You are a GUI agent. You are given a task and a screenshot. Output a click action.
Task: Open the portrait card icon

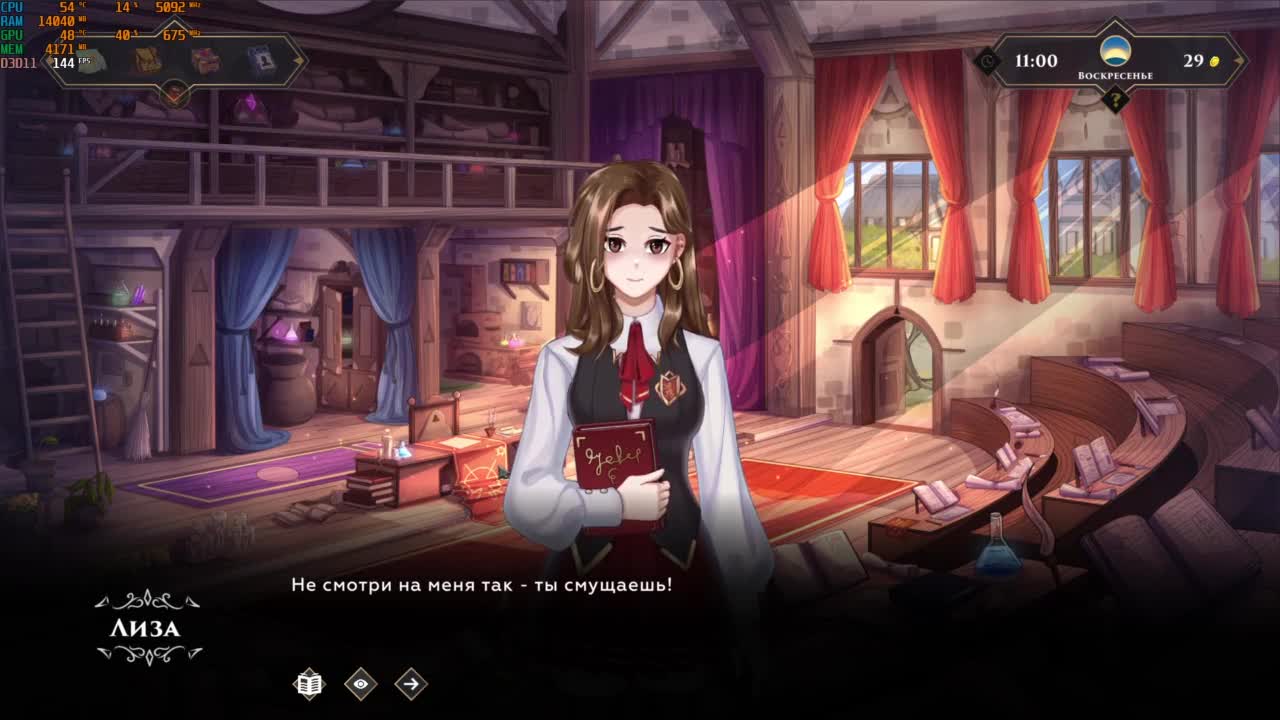point(261,61)
